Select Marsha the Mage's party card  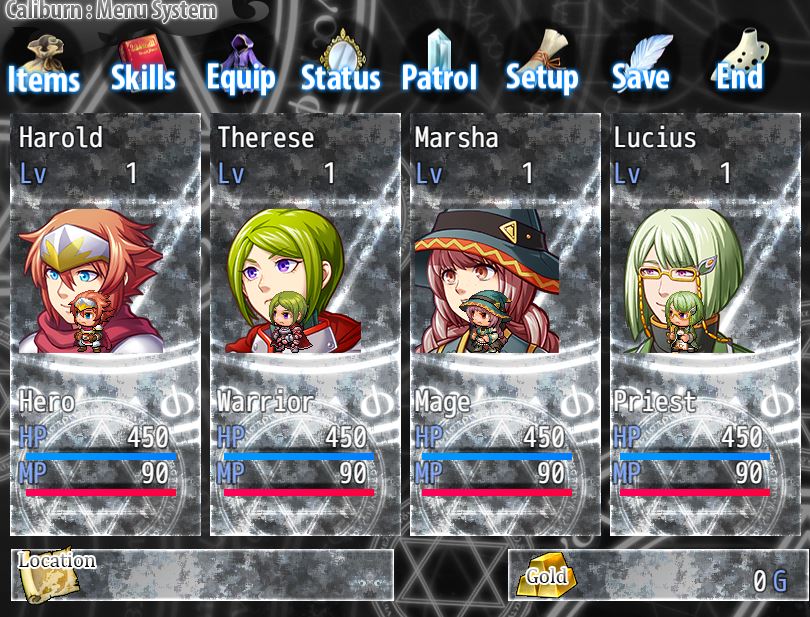(505, 325)
